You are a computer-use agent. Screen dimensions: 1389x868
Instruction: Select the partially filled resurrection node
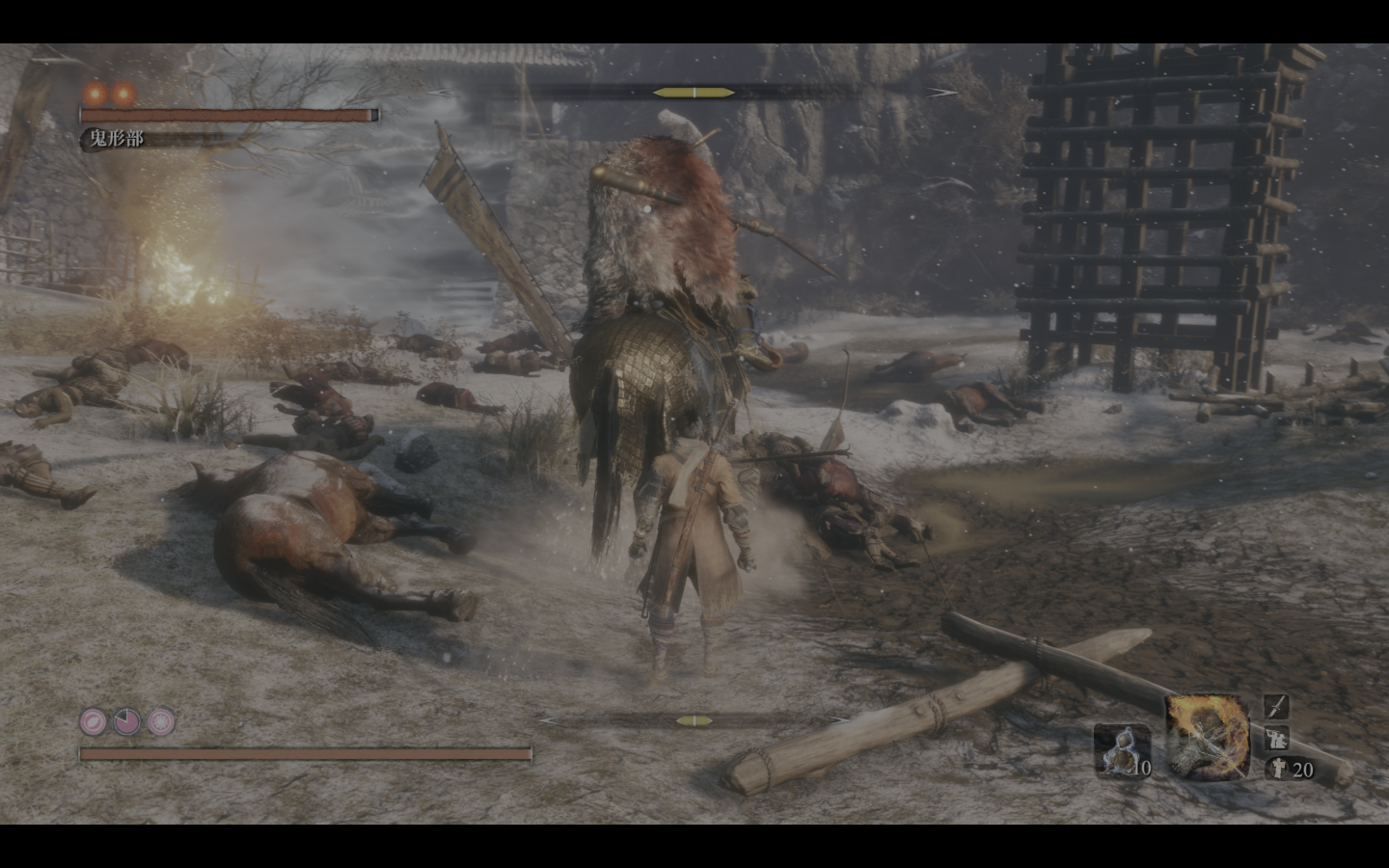coord(127,720)
